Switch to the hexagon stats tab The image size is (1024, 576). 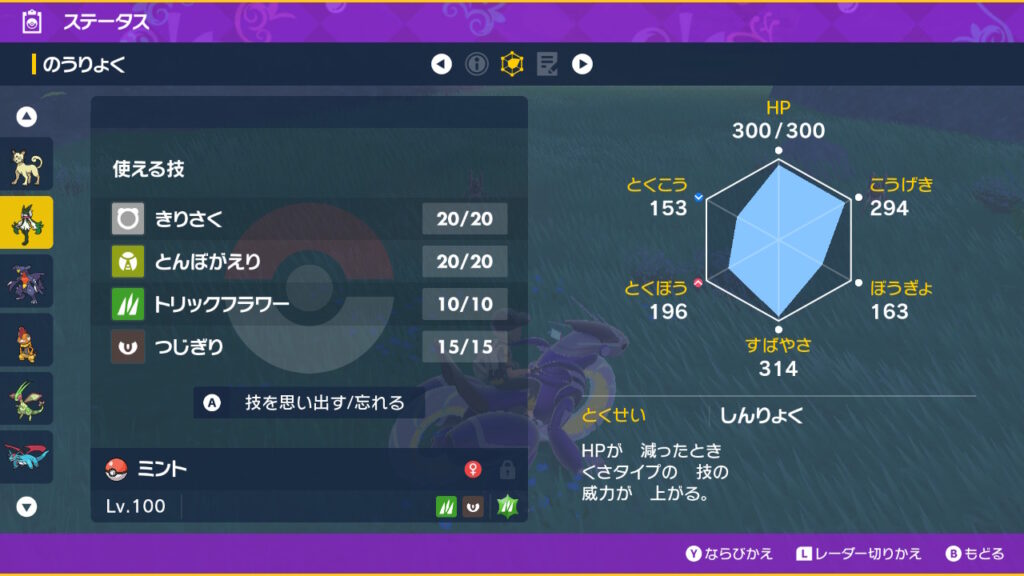point(512,65)
